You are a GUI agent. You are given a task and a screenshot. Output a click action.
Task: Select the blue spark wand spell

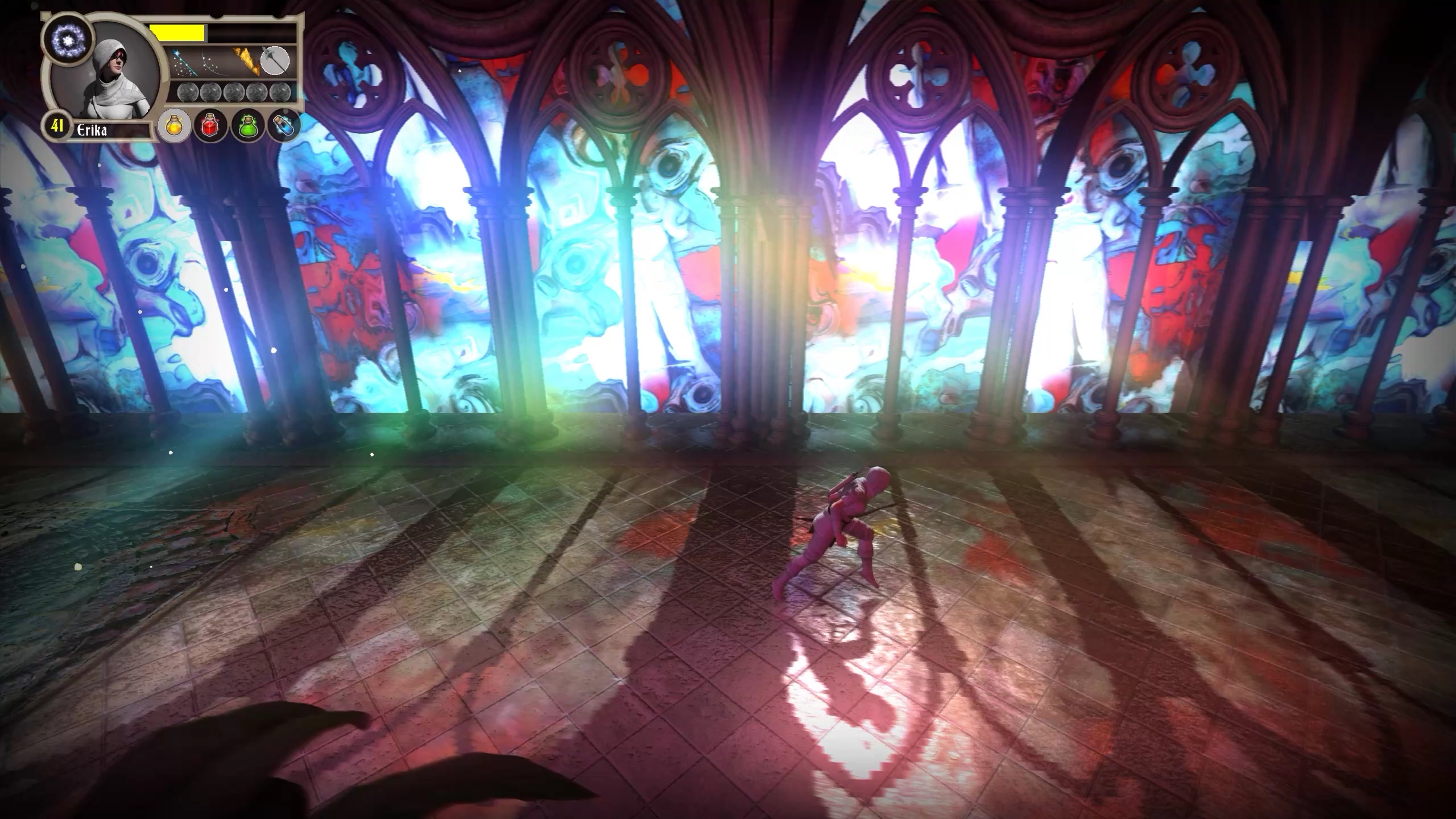tap(183, 64)
